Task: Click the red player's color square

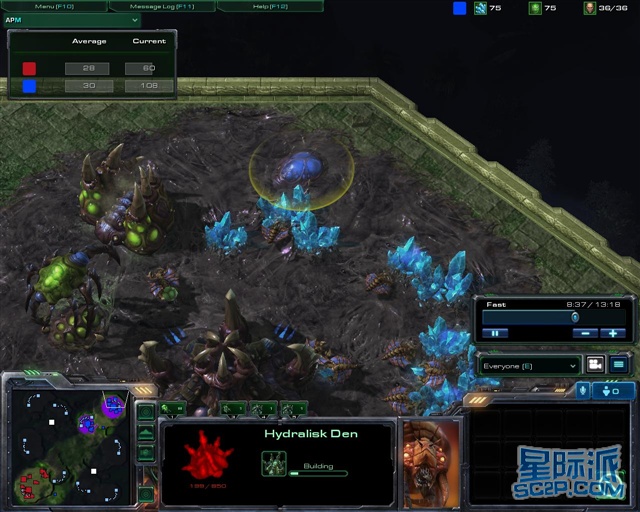Action: pos(29,68)
